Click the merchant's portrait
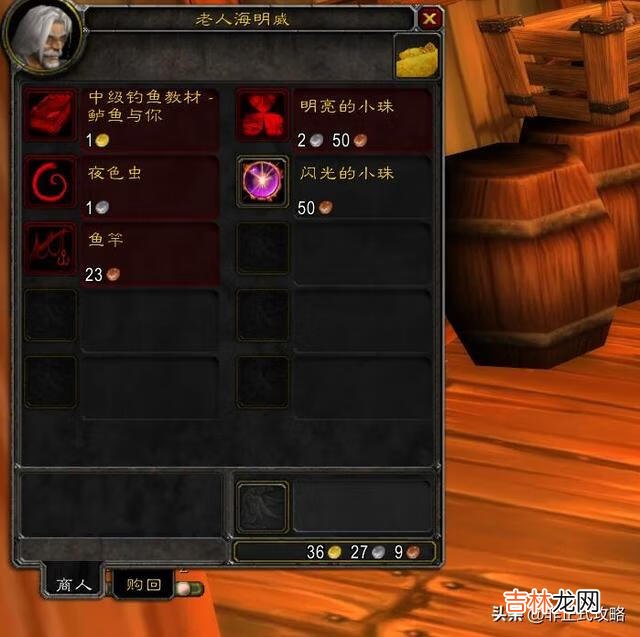The width and height of the screenshot is (640, 637). point(42,38)
